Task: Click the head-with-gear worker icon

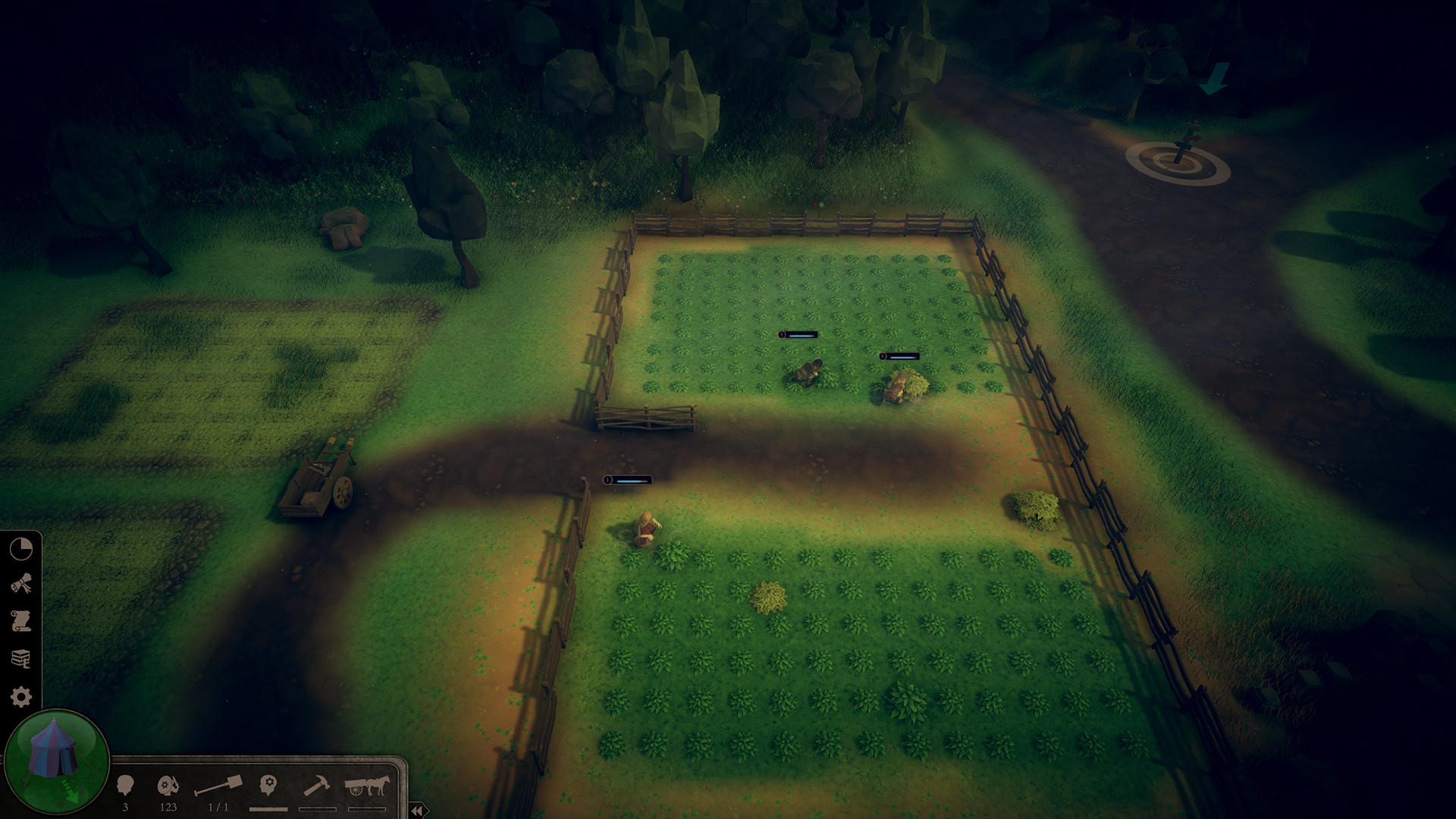Action: click(268, 784)
